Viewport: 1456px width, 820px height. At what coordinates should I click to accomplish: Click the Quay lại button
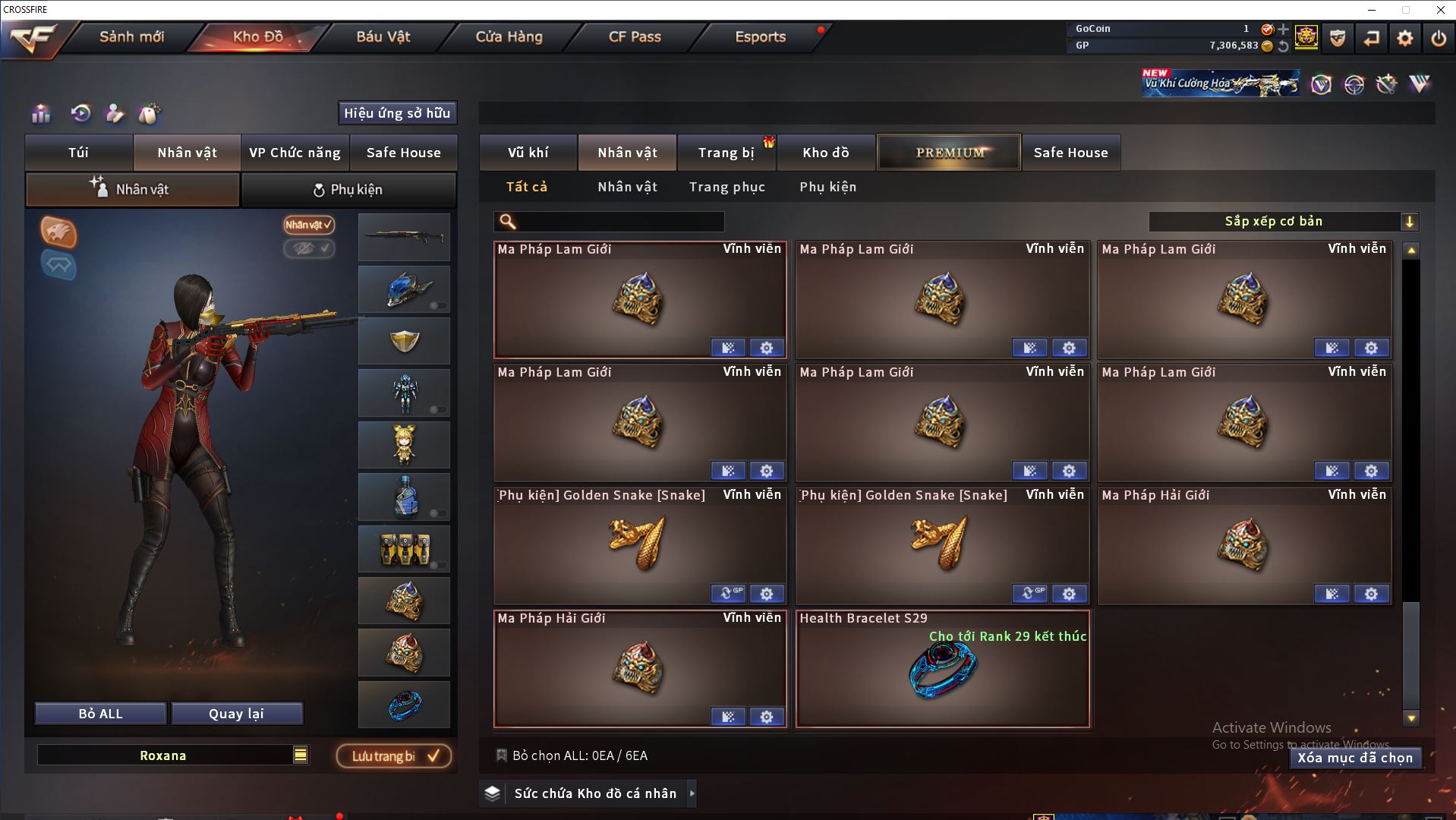pyautogui.click(x=236, y=714)
